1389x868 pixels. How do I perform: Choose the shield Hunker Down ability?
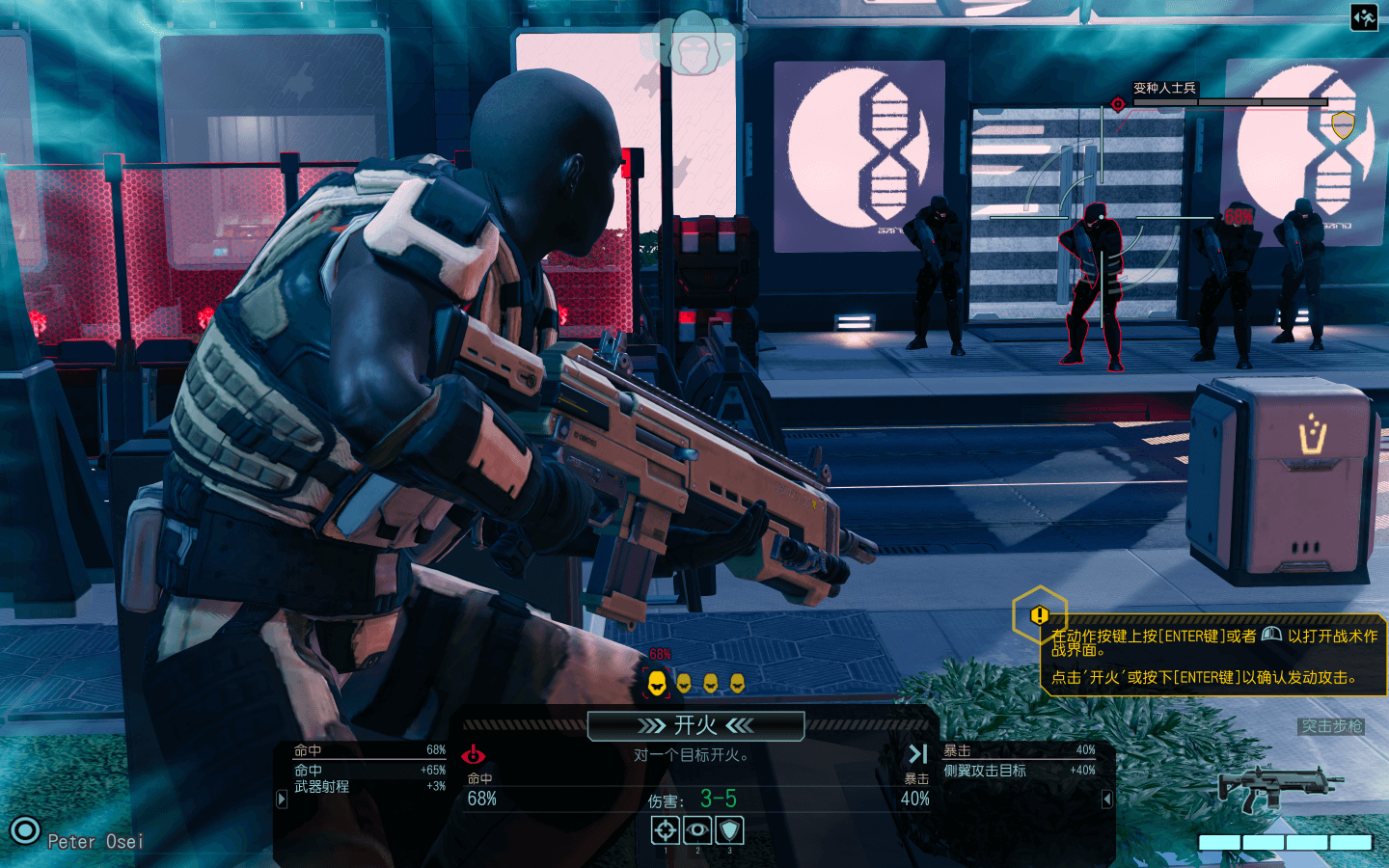click(729, 829)
